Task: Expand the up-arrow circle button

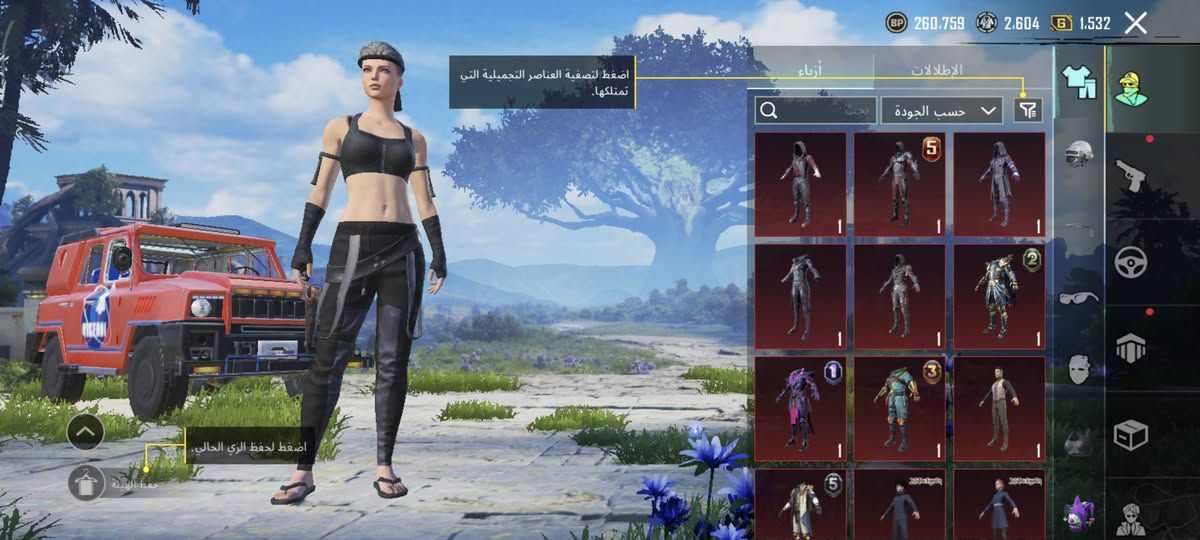Action: (86, 432)
